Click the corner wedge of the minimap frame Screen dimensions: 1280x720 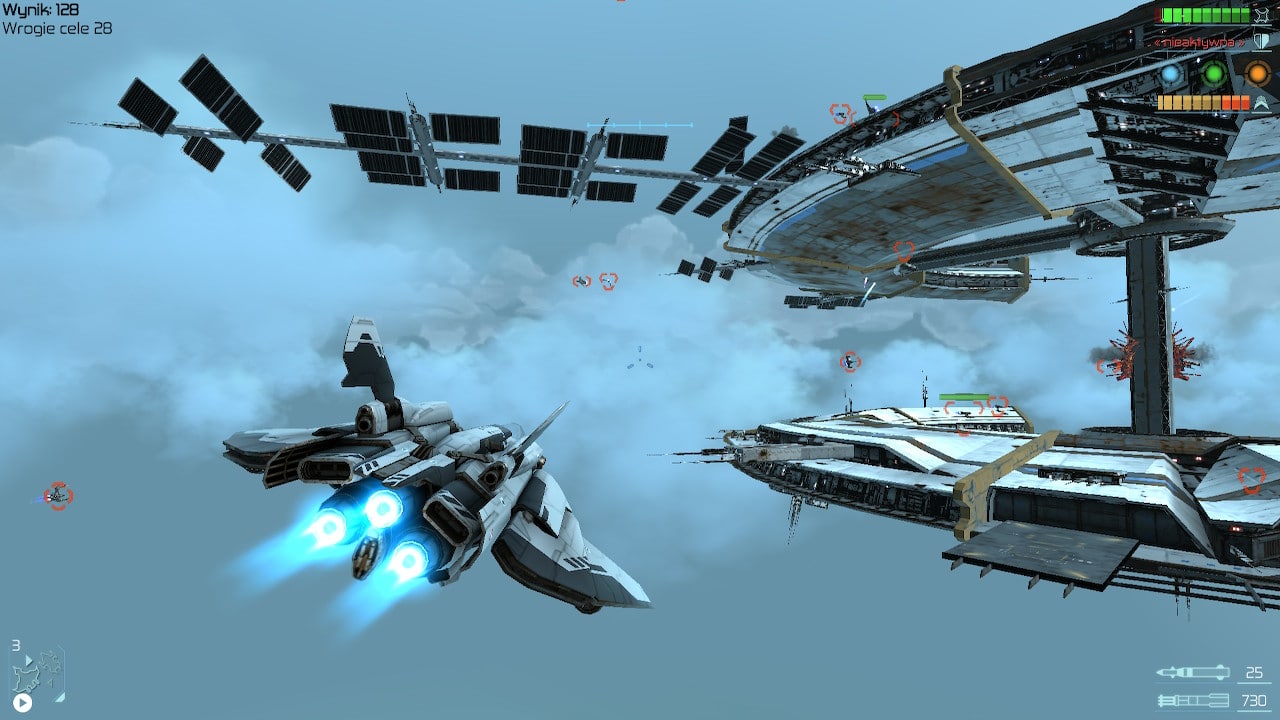tap(60, 698)
